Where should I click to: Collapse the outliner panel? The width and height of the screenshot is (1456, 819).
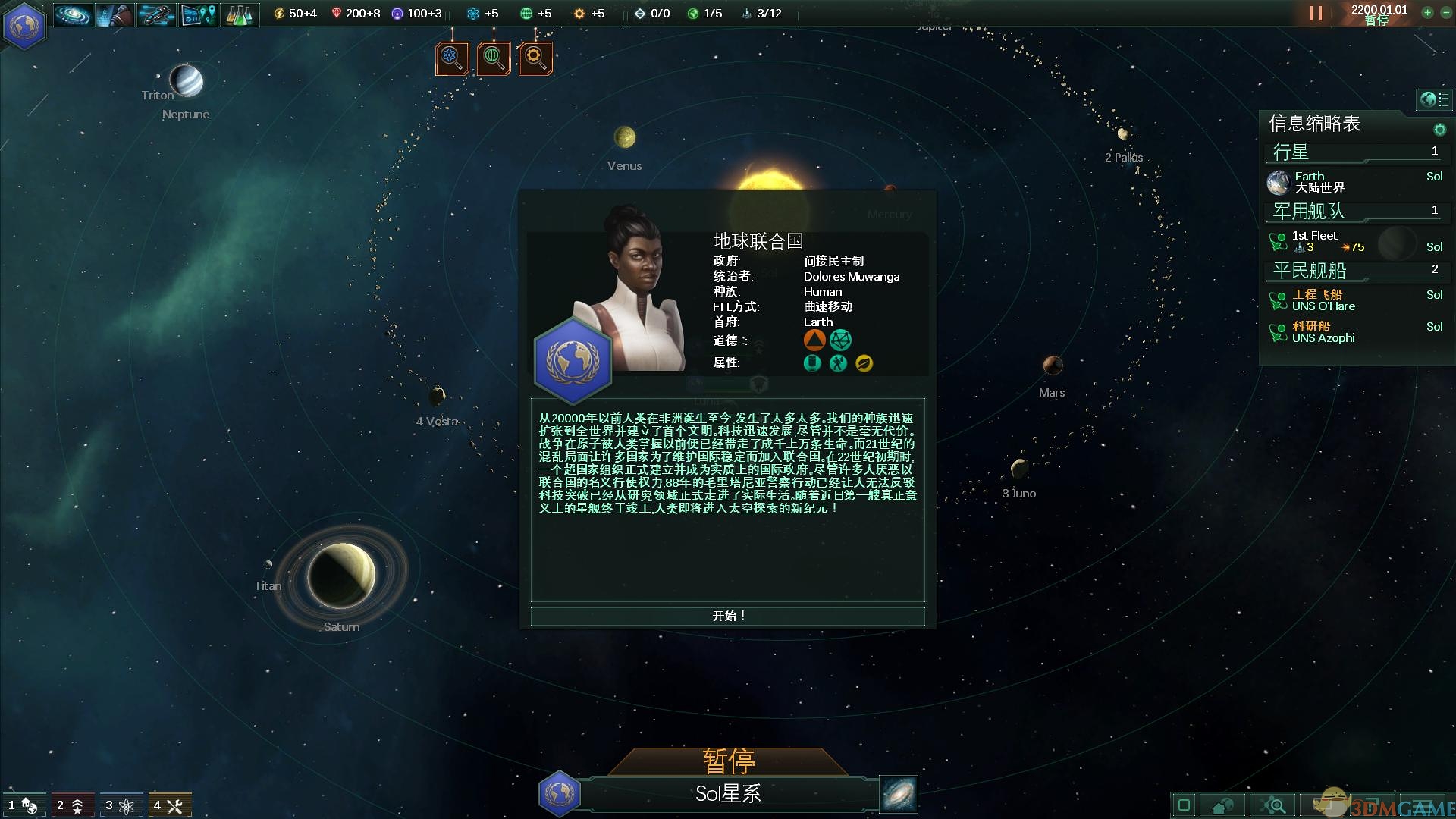tap(1433, 99)
